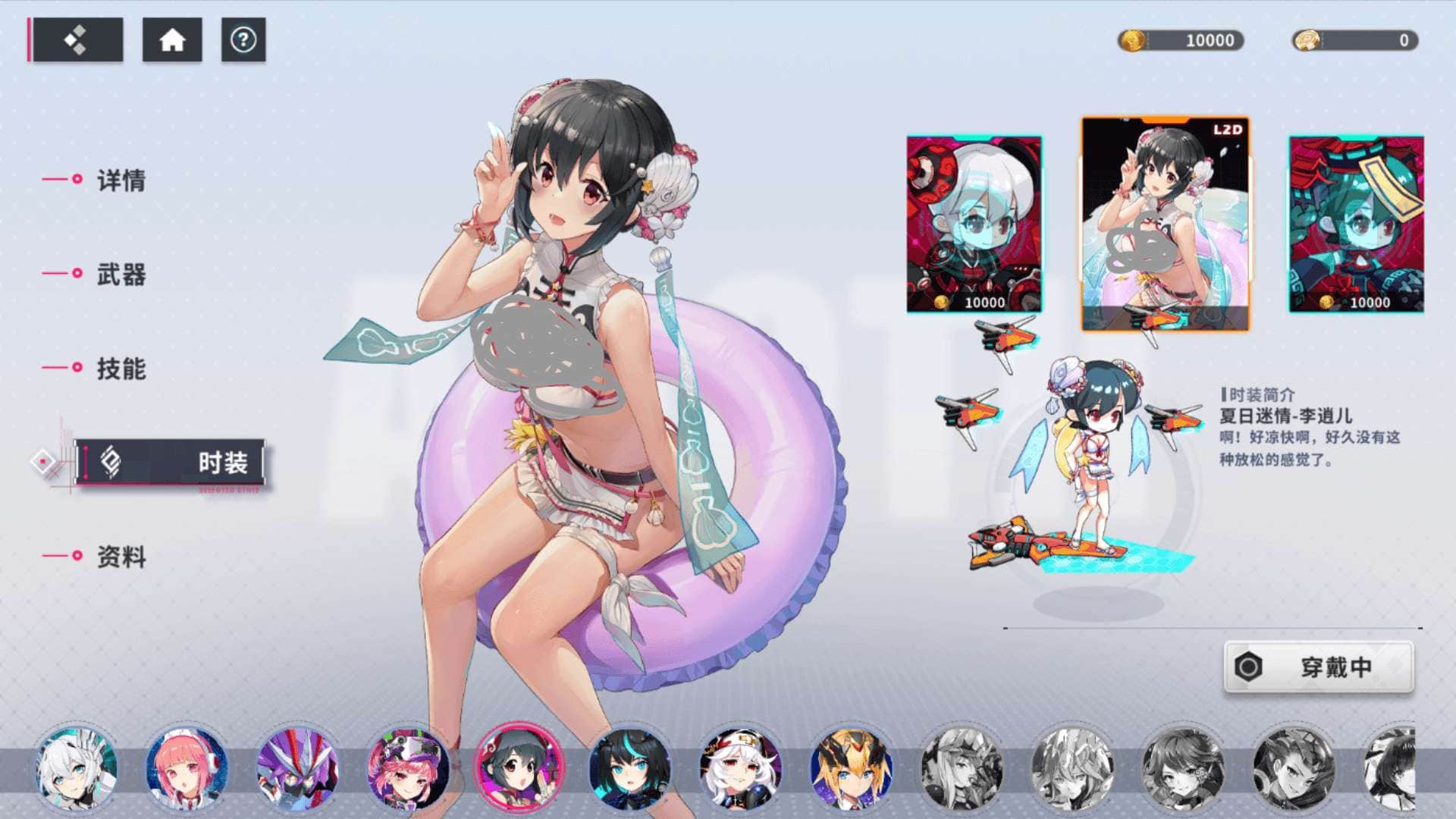Pick the blonde armored character portrait
The height and width of the screenshot is (819, 1456).
coord(851,768)
